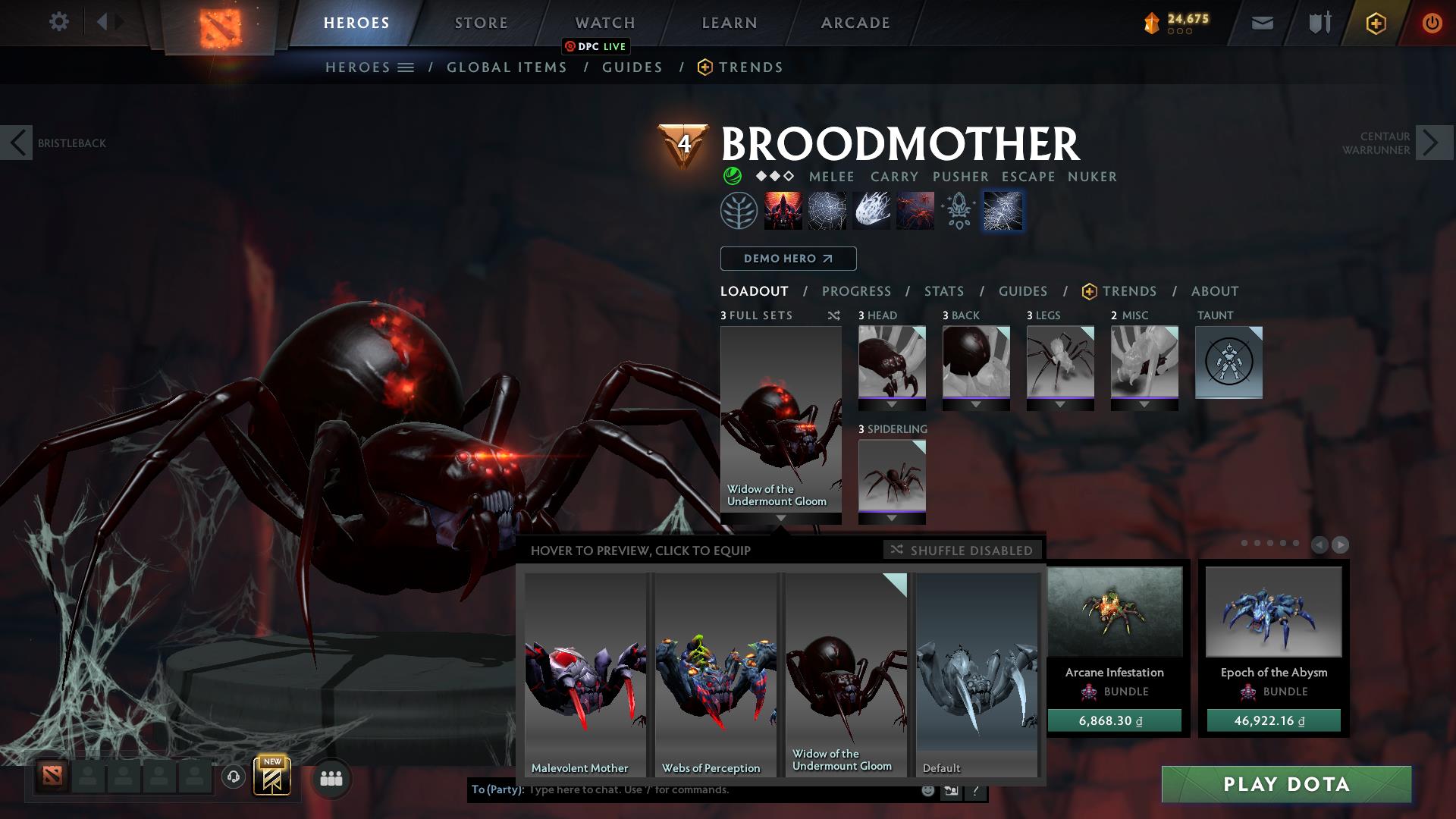Screen dimensions: 1456x819
Task: Switch to the Stats tab
Action: 943,291
